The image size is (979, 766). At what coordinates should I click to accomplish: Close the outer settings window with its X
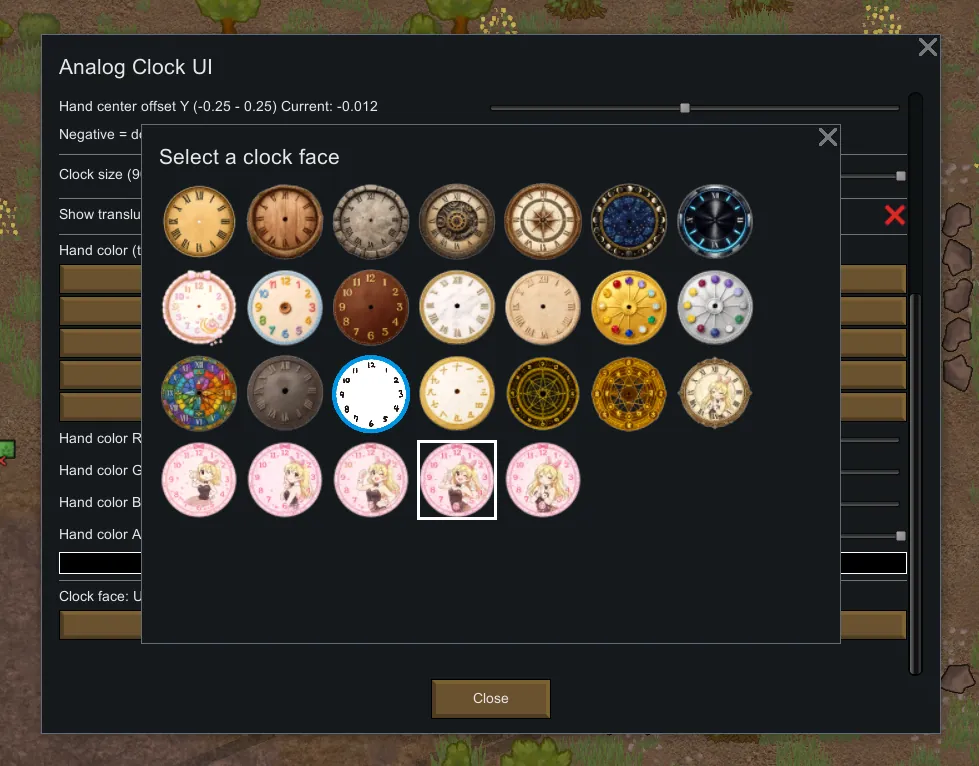click(928, 47)
